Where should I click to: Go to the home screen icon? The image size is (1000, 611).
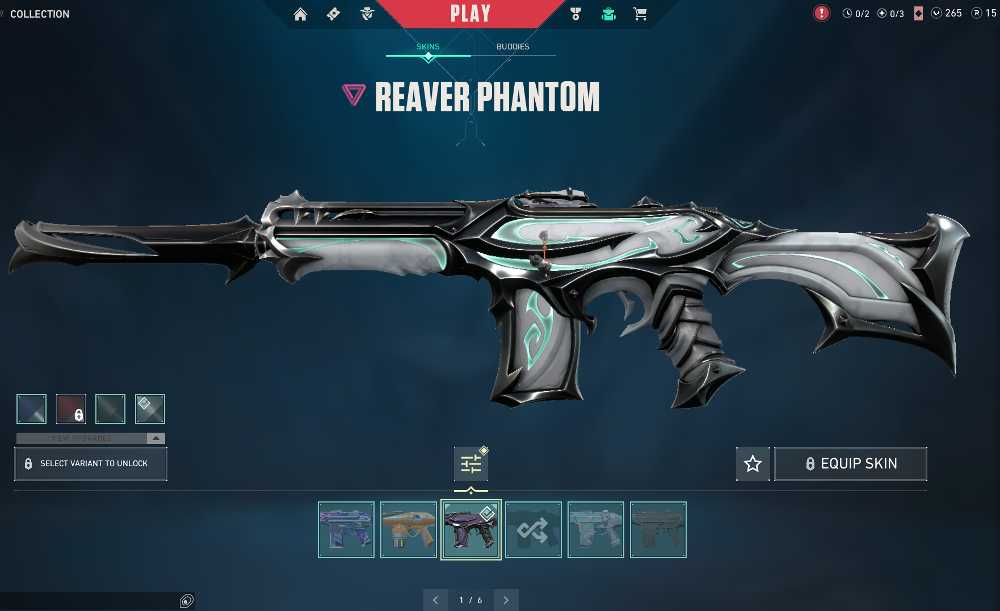pos(301,14)
